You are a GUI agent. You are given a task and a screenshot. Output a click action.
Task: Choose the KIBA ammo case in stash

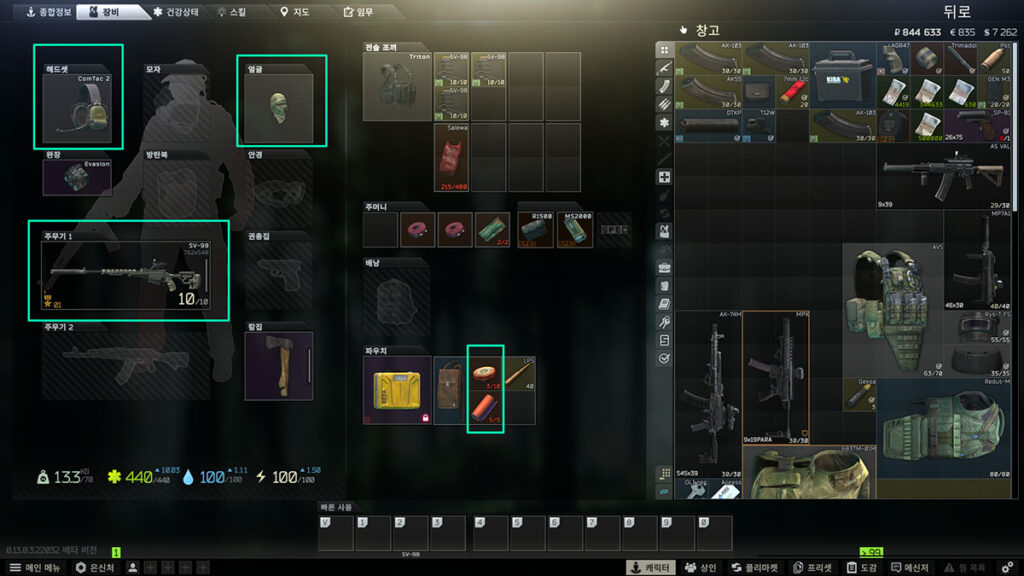pyautogui.click(x=842, y=75)
